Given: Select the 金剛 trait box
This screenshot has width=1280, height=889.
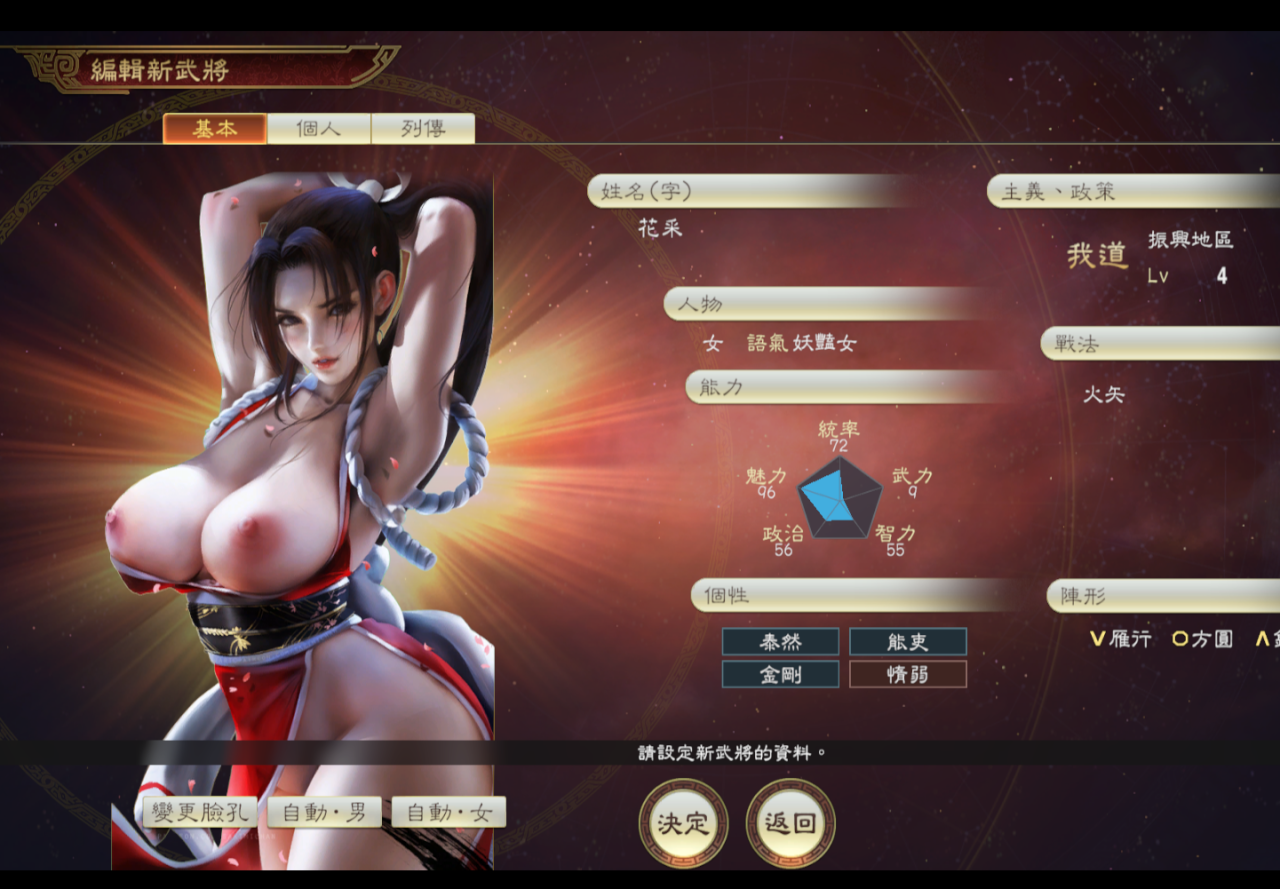Looking at the screenshot, I should (781, 675).
